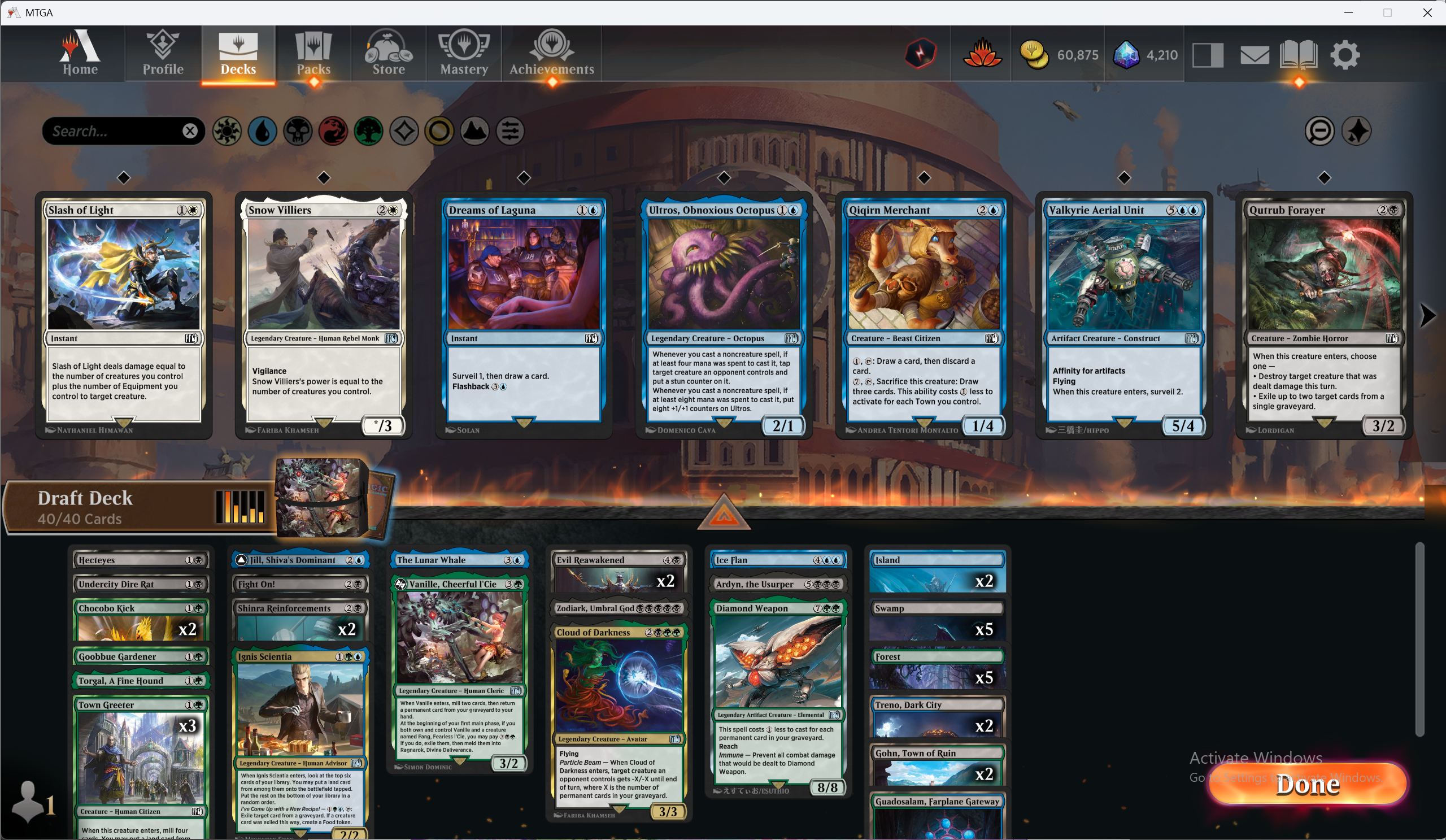
Task: Select the blue mana filter icon
Action: coord(262,131)
